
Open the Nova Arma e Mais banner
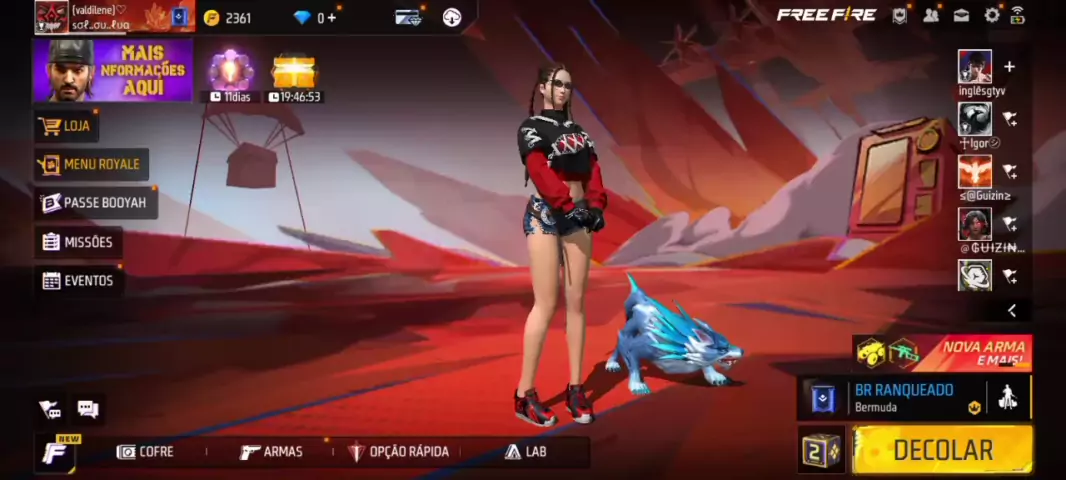tap(942, 353)
